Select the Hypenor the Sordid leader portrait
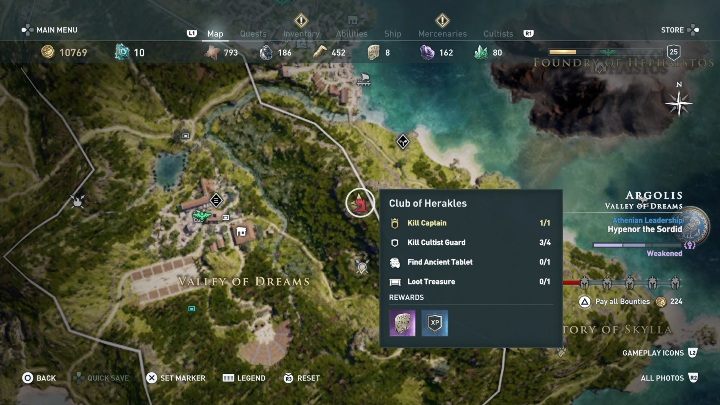Image resolution: width=720 pixels, height=405 pixels. click(694, 224)
